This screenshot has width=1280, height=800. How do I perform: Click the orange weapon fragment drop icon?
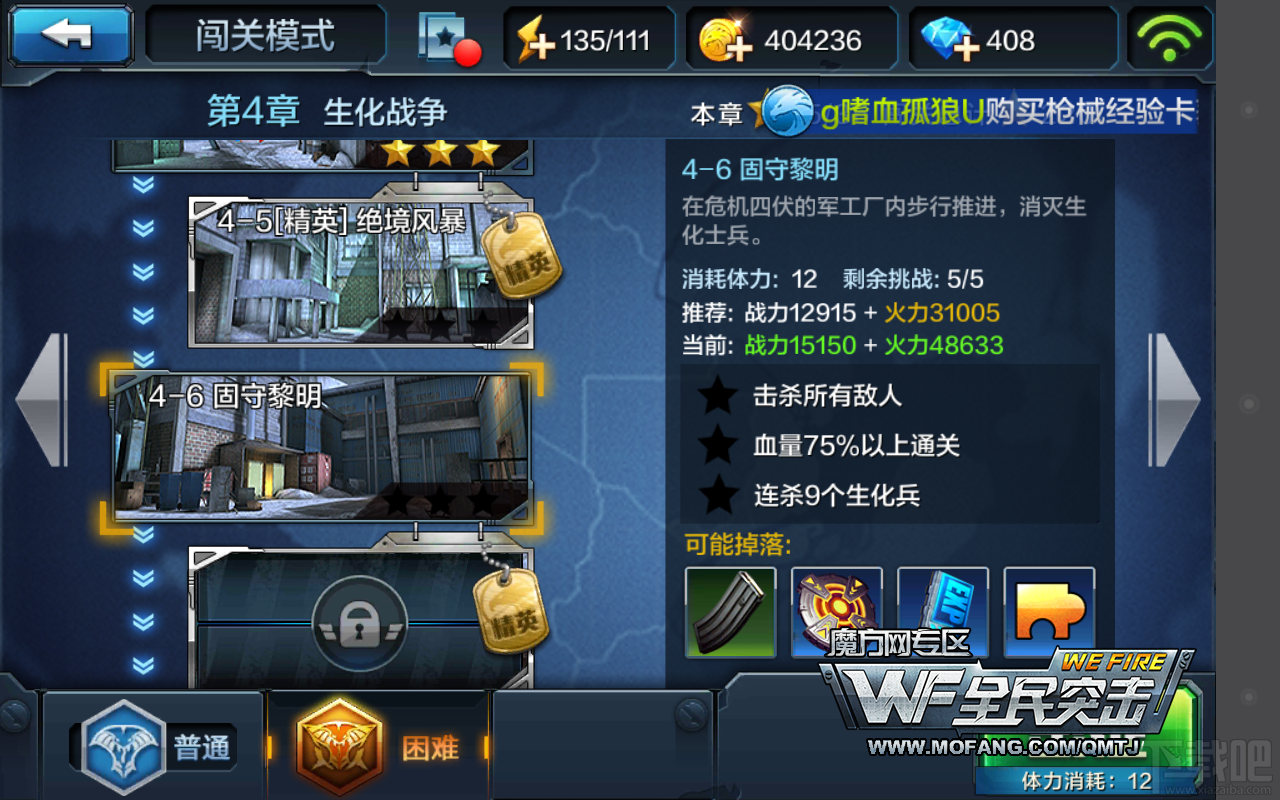(x=1049, y=612)
